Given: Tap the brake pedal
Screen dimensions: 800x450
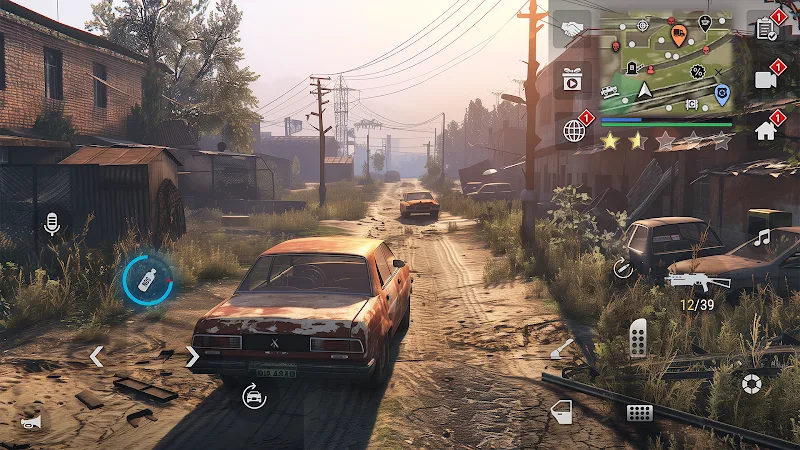Looking at the screenshot, I should tap(639, 412).
